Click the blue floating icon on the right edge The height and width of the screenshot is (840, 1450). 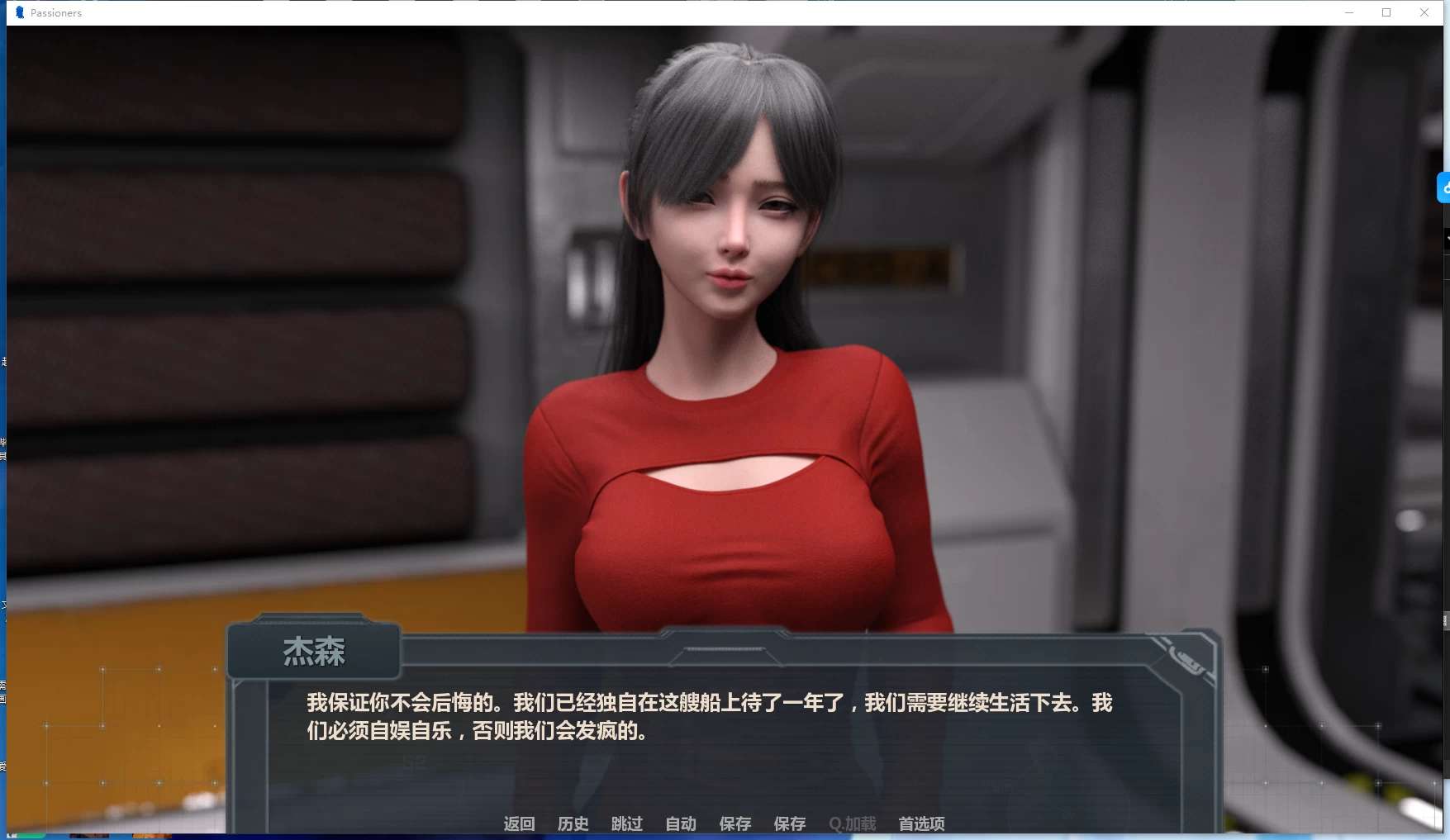(x=1443, y=187)
